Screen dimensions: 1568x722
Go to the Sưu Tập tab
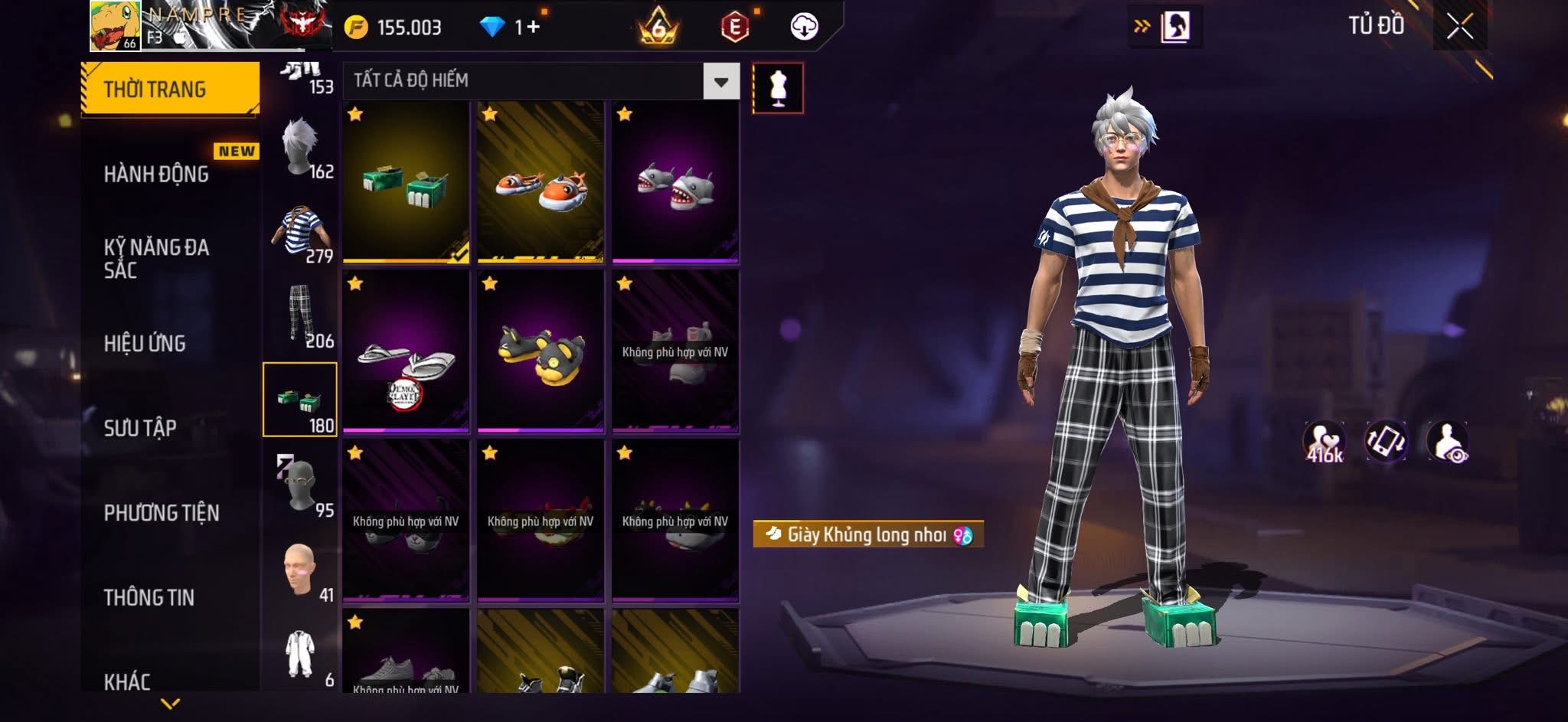click(140, 427)
